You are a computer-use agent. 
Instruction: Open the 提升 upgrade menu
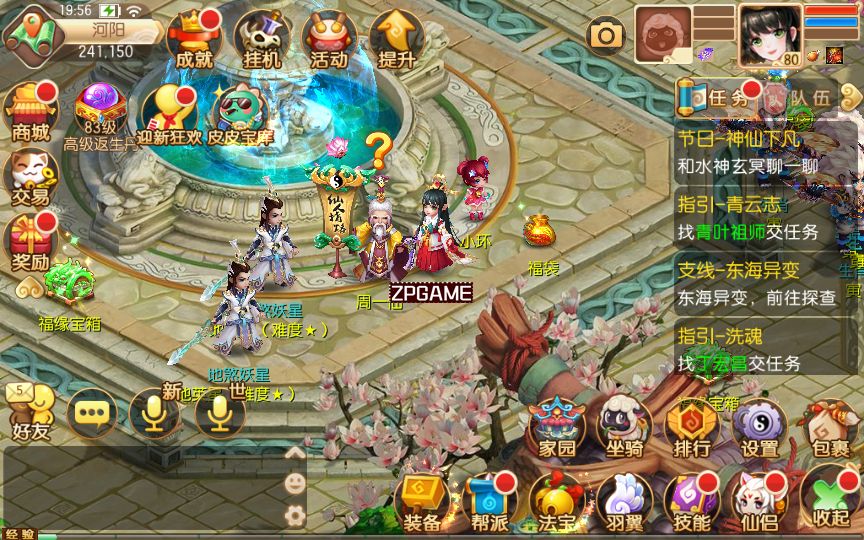(396, 40)
